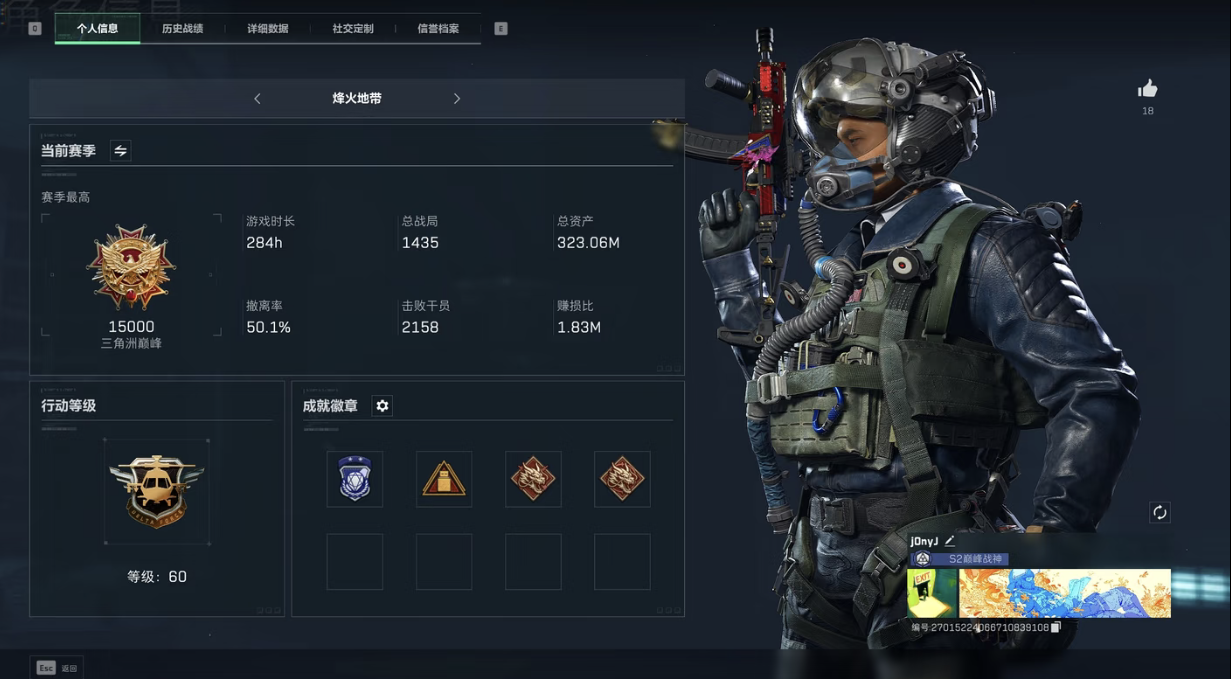Open the 个人信息 tab
Viewport: 1231px width, 679px height.
98,29
